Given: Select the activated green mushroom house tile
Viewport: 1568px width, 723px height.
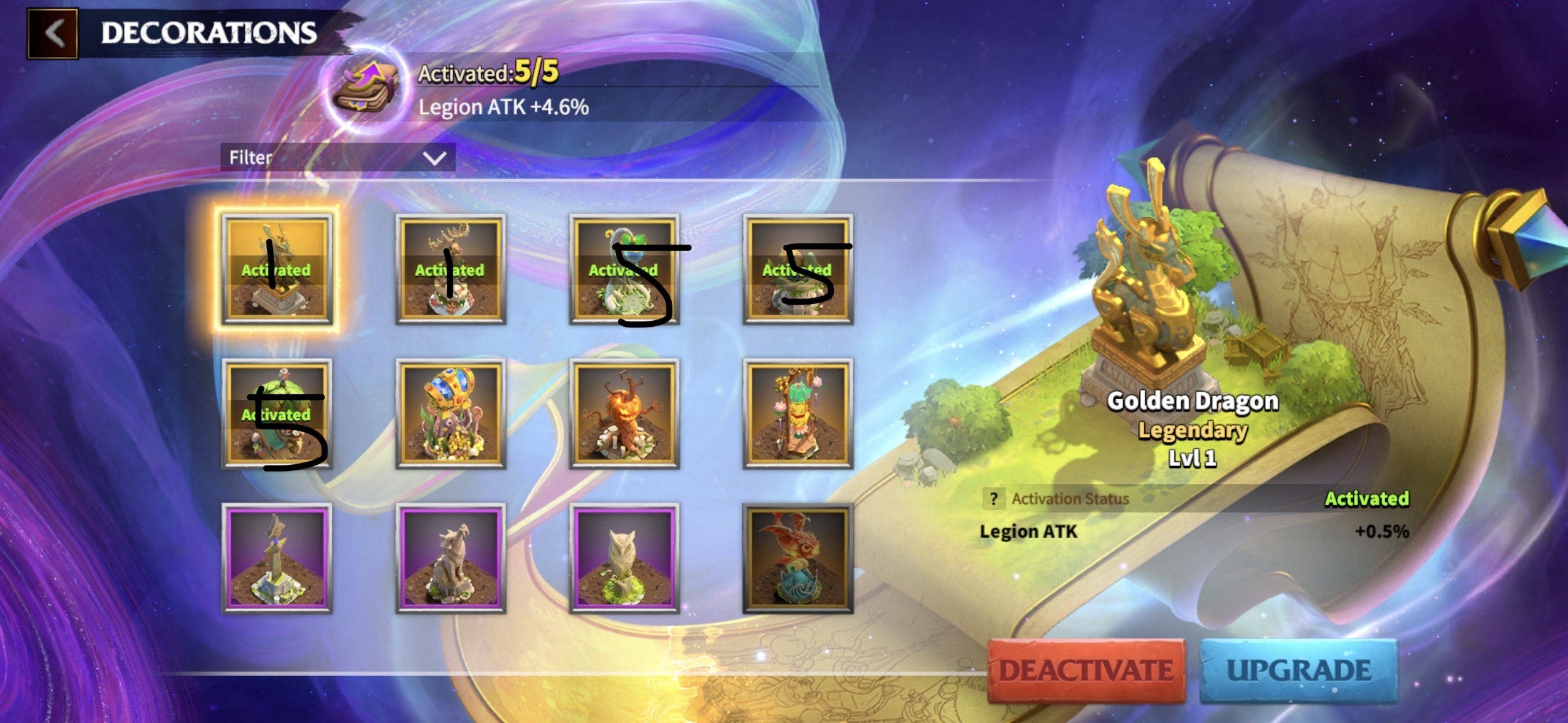Looking at the screenshot, I should click(277, 415).
